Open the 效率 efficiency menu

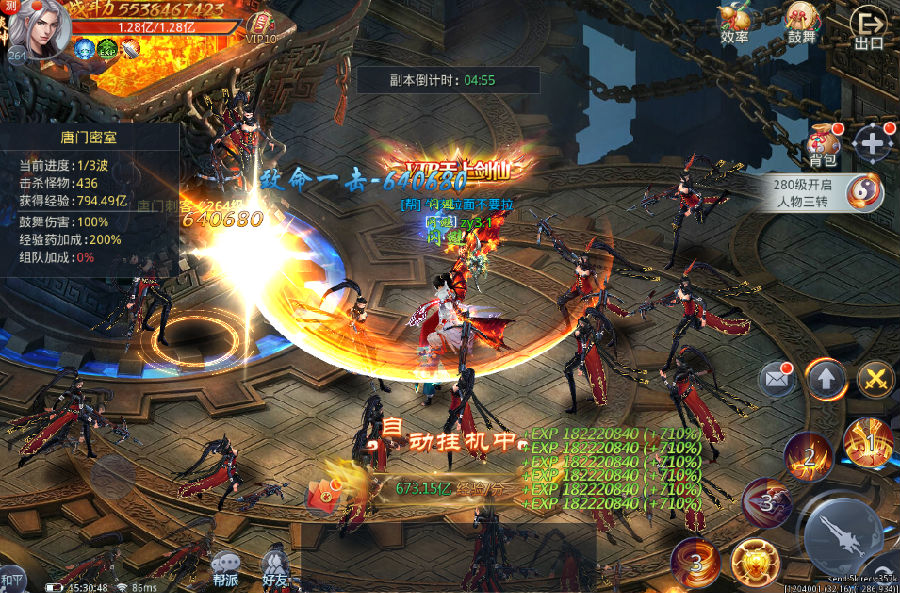coord(735,21)
